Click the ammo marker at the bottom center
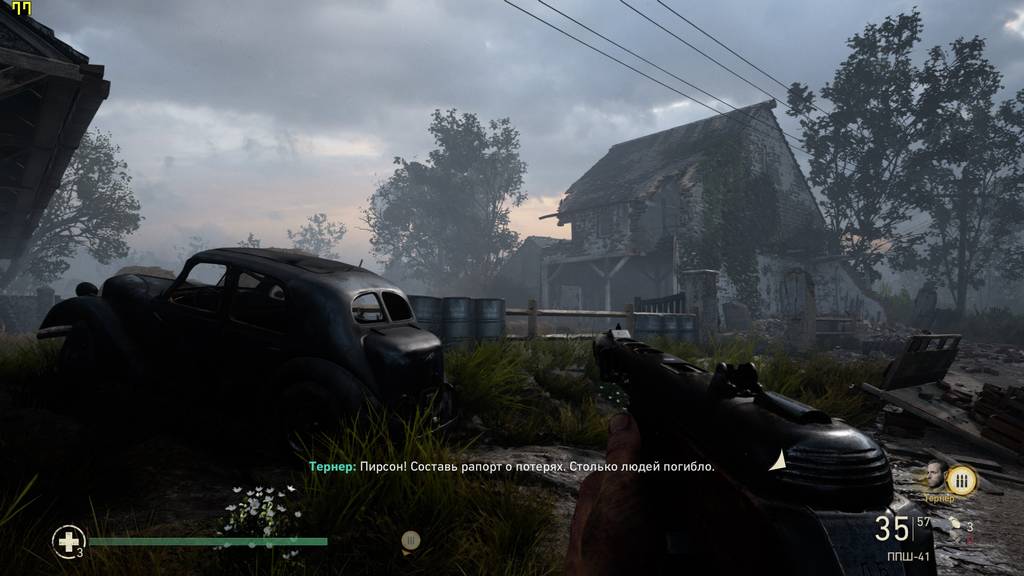Screen dimensions: 1024x576 tap(409, 541)
